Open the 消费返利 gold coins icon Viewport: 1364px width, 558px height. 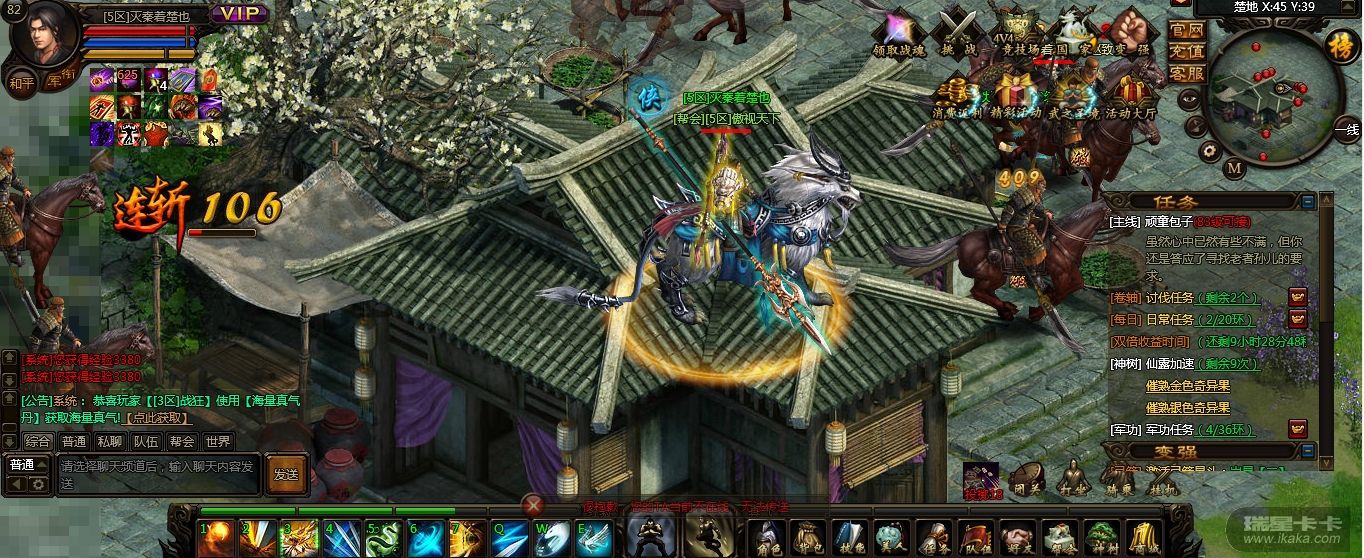pyautogui.click(x=959, y=95)
